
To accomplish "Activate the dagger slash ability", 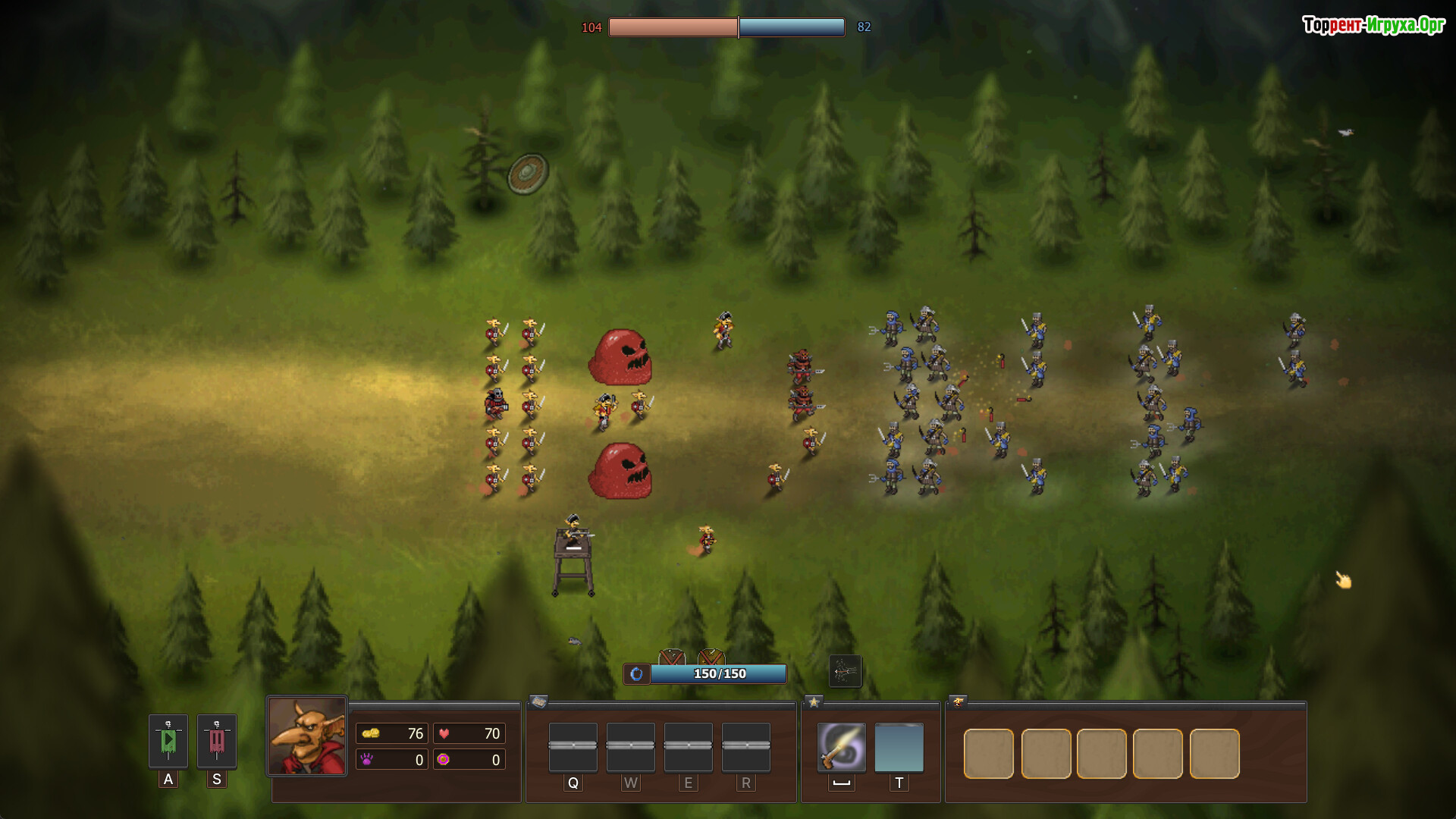I will coord(842,747).
